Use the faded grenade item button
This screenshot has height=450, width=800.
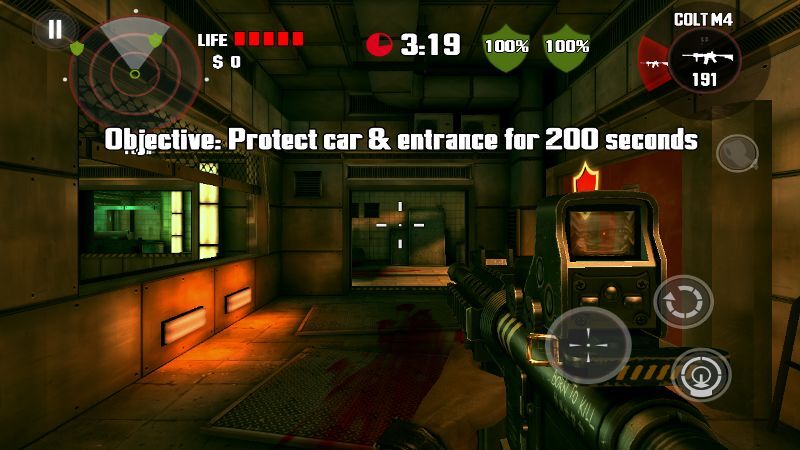737,153
